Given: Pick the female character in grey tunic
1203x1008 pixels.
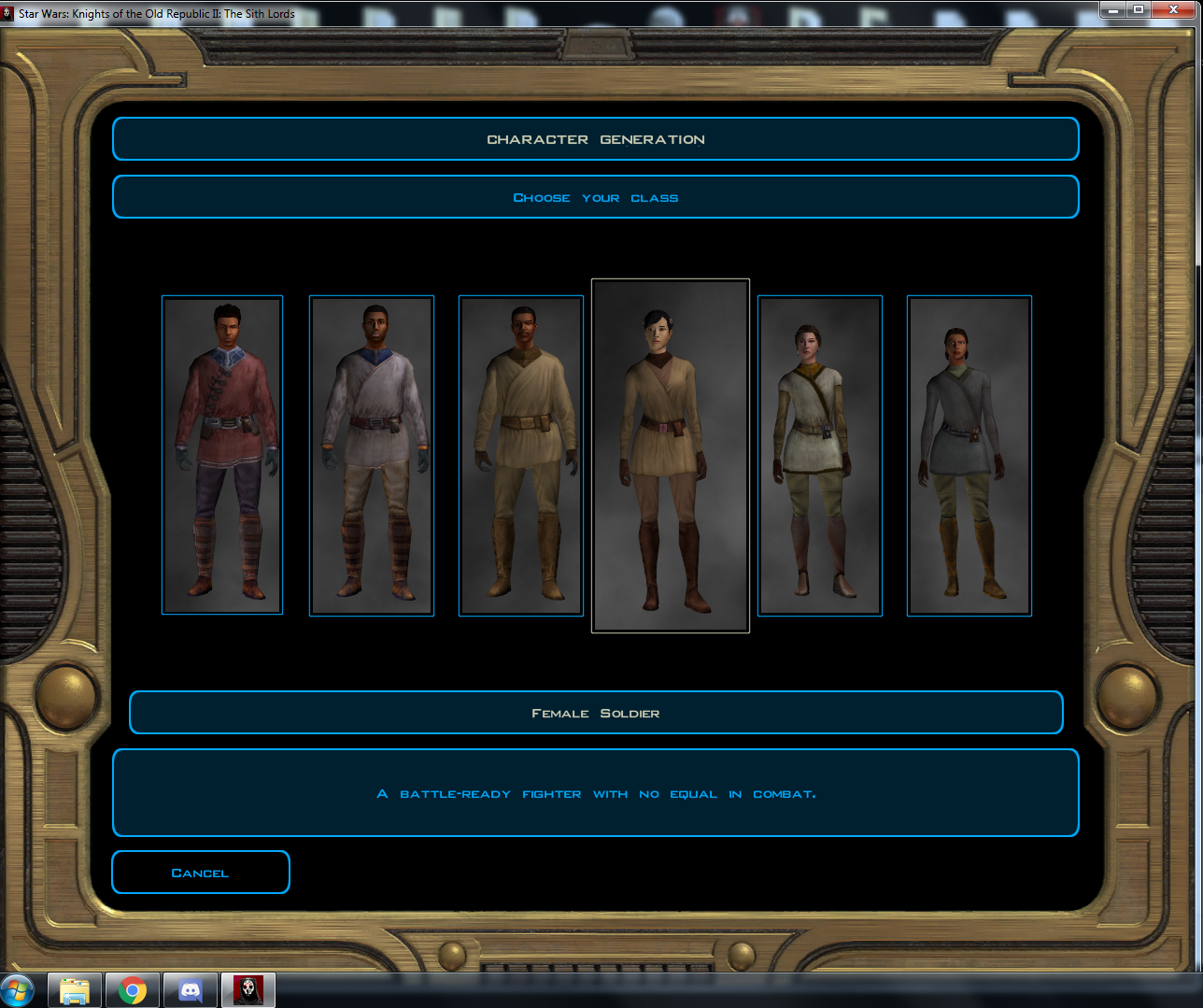Looking at the screenshot, I should (x=969, y=455).
